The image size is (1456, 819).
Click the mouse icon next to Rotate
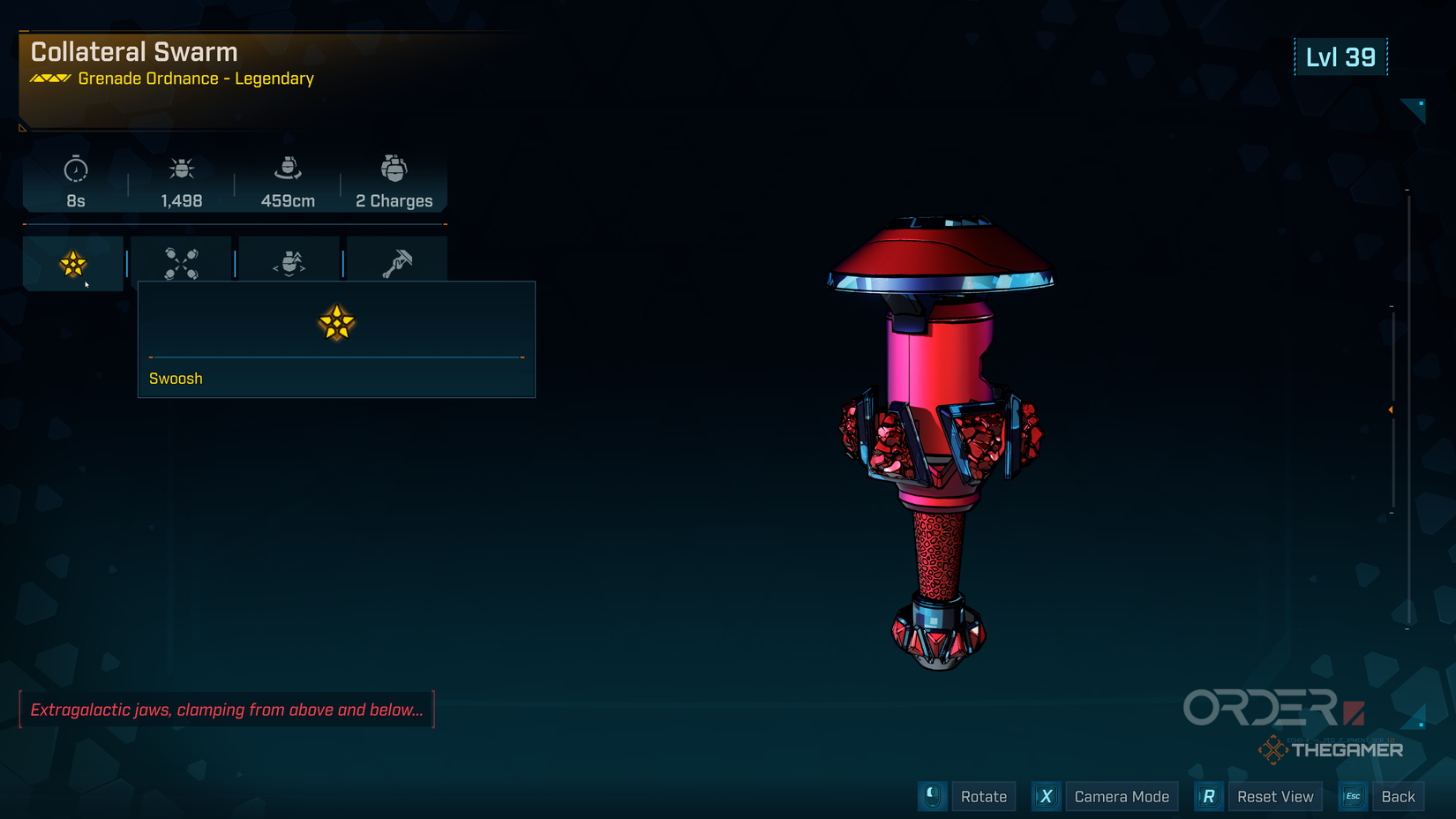(933, 796)
